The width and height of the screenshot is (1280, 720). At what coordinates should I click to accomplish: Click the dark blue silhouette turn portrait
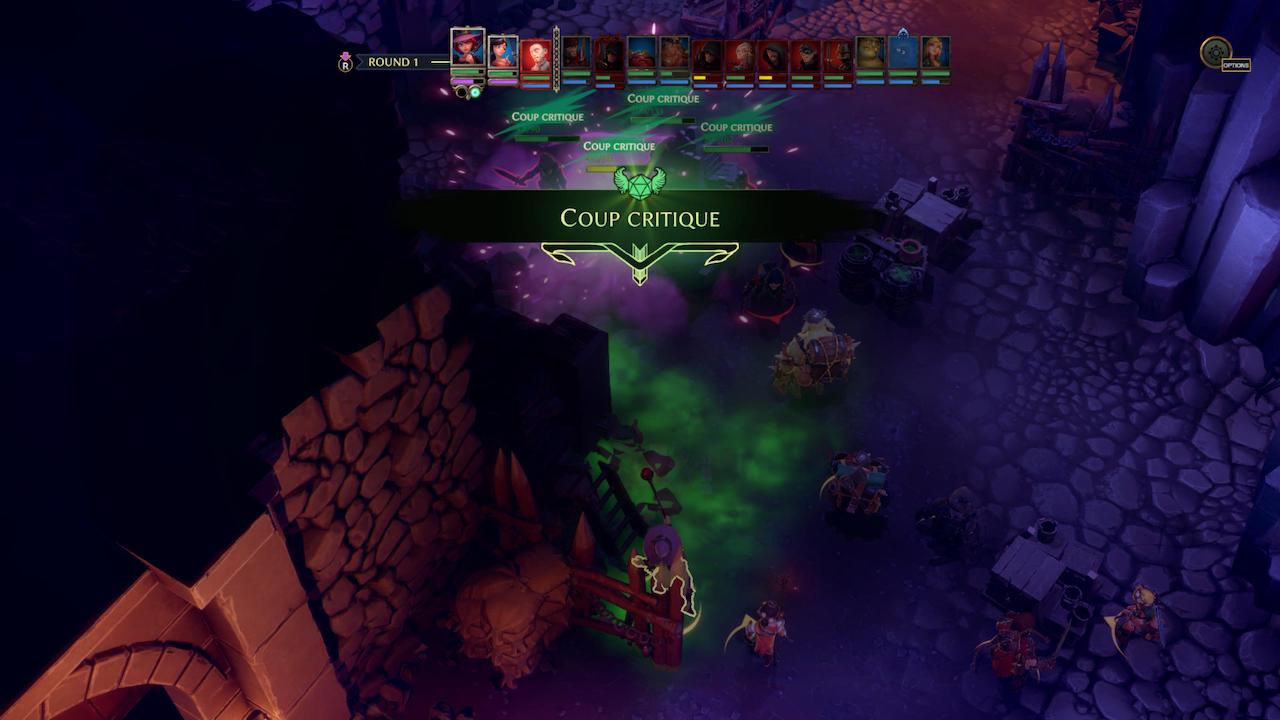[x=903, y=54]
